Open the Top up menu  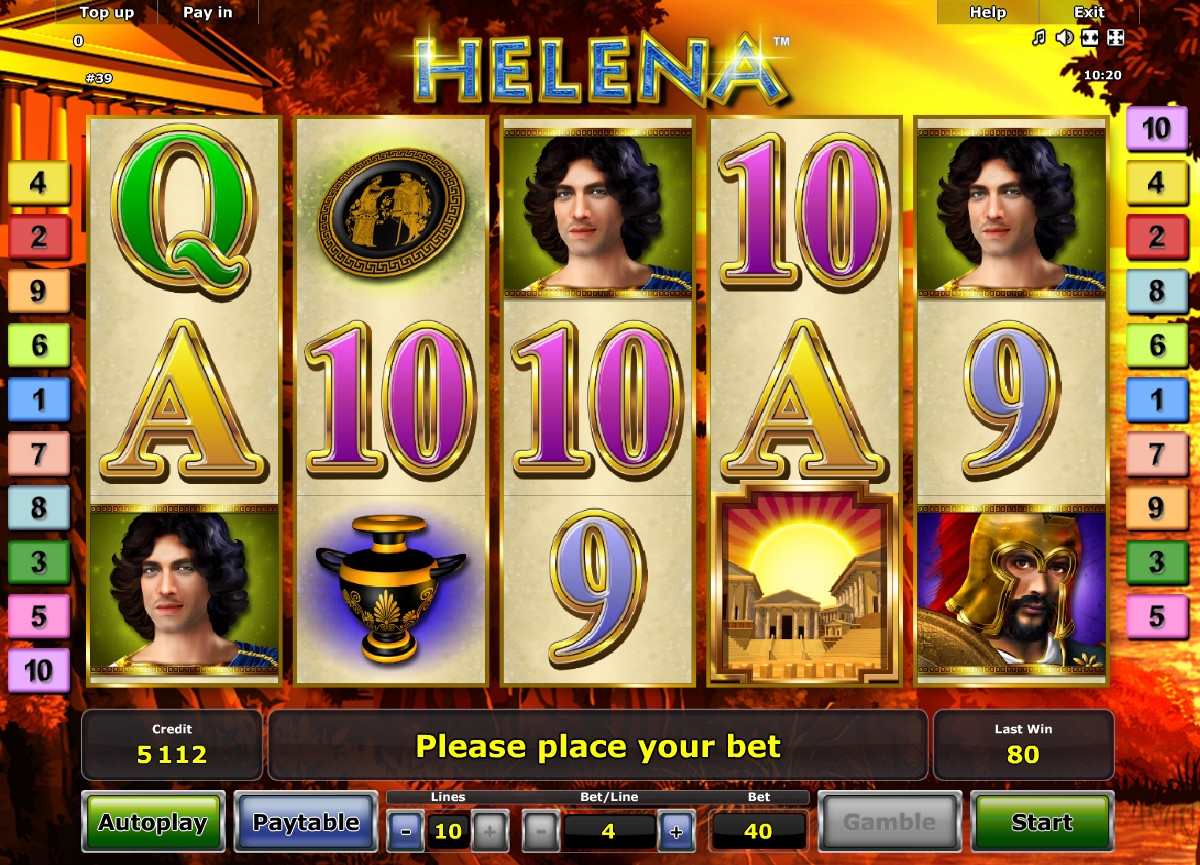107,12
